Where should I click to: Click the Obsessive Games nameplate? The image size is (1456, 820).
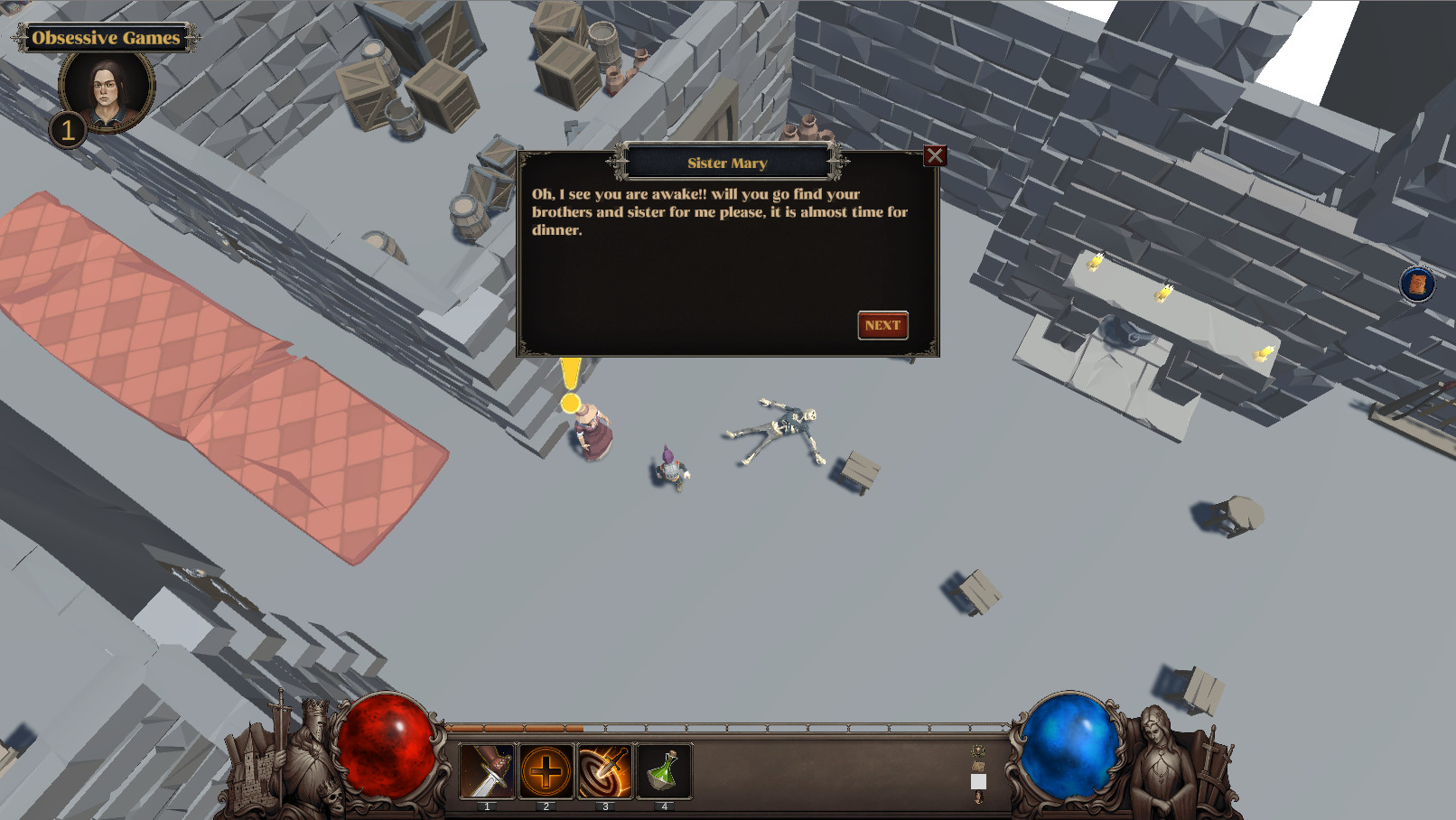pos(105,38)
